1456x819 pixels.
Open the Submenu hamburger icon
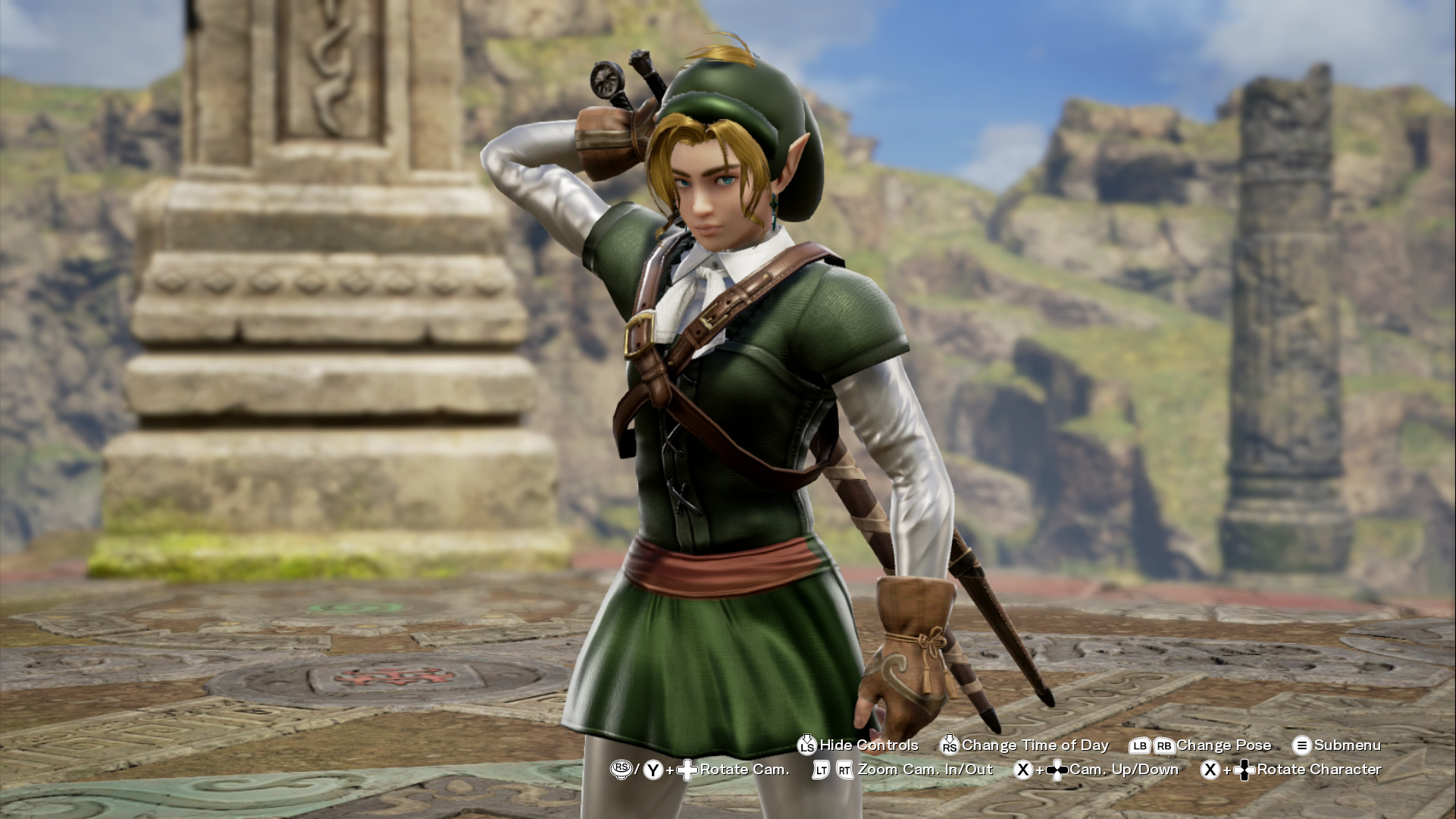(x=1301, y=745)
